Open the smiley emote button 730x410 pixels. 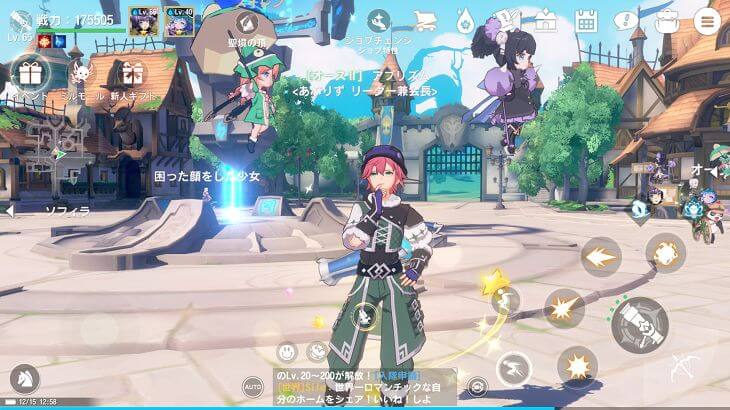pos(287,351)
